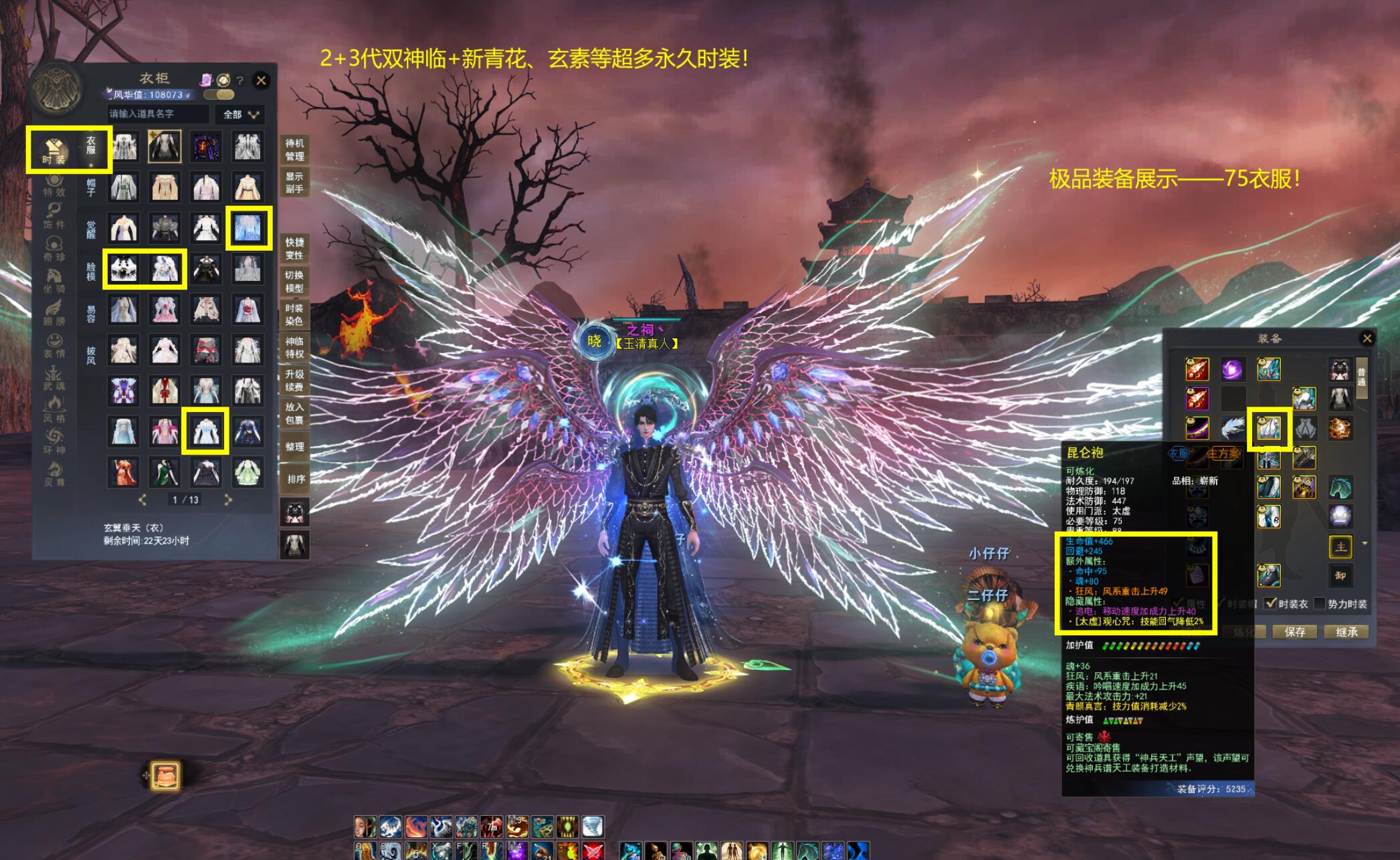The image size is (1400, 860).
Task: Toggle the 时装衣 checkbox
Action: [x=1271, y=603]
